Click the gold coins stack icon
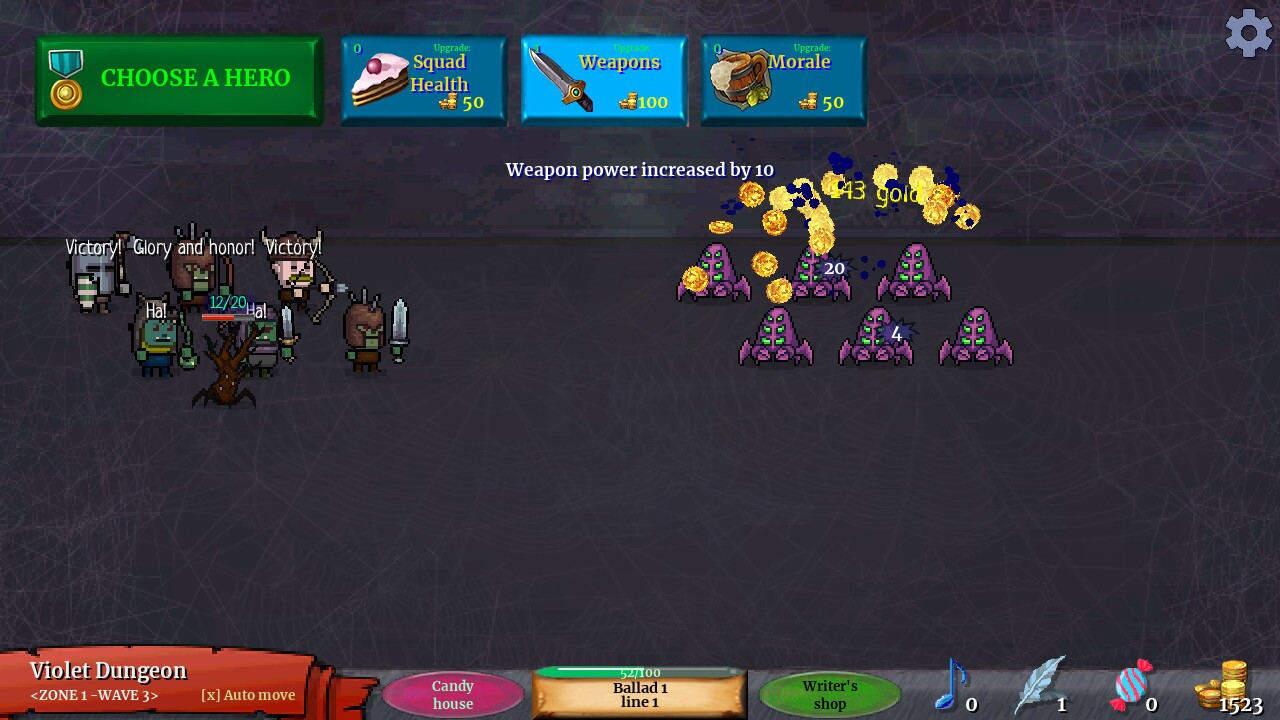 (1222, 685)
